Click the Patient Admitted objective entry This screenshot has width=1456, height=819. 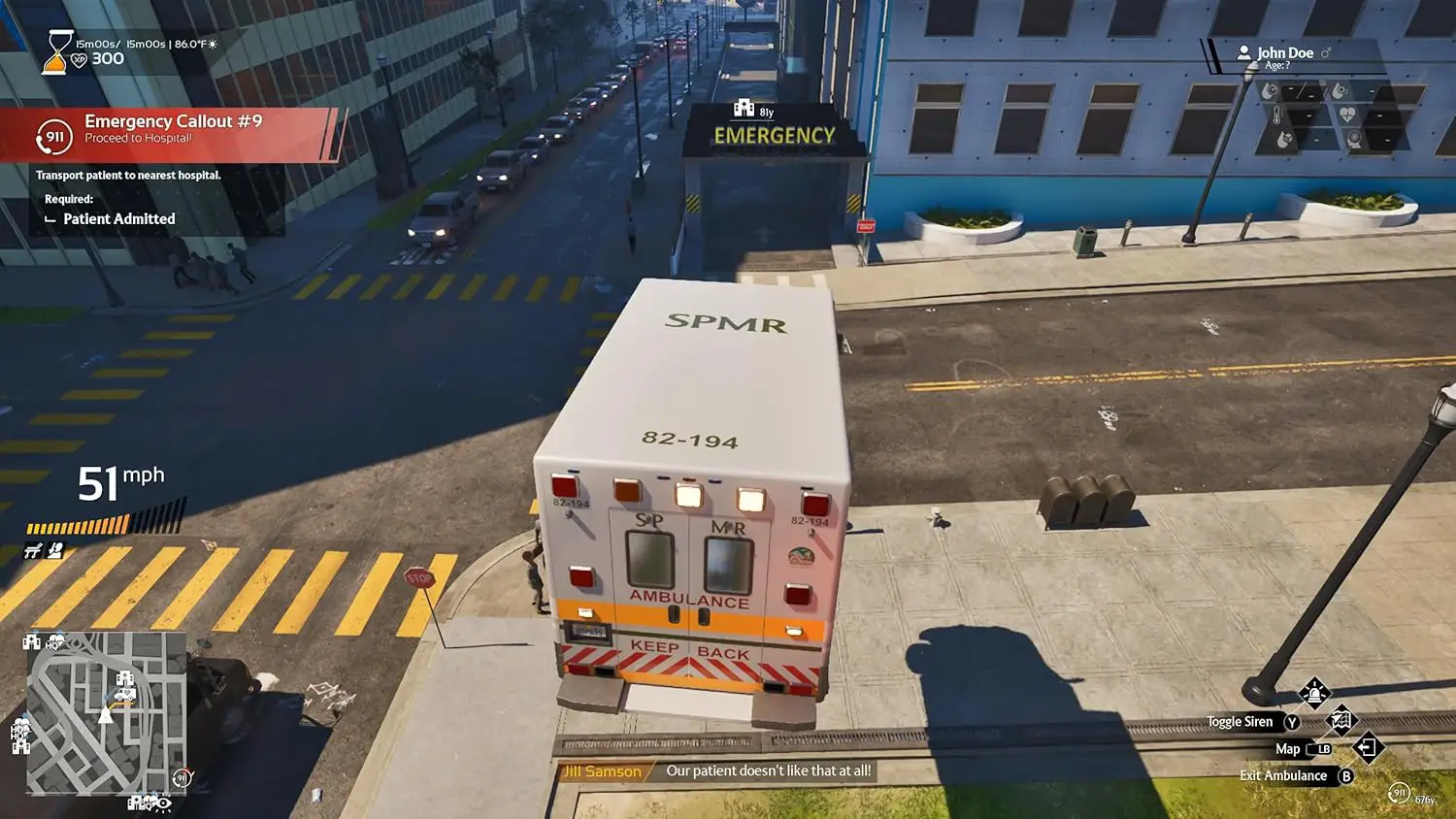[118, 219]
